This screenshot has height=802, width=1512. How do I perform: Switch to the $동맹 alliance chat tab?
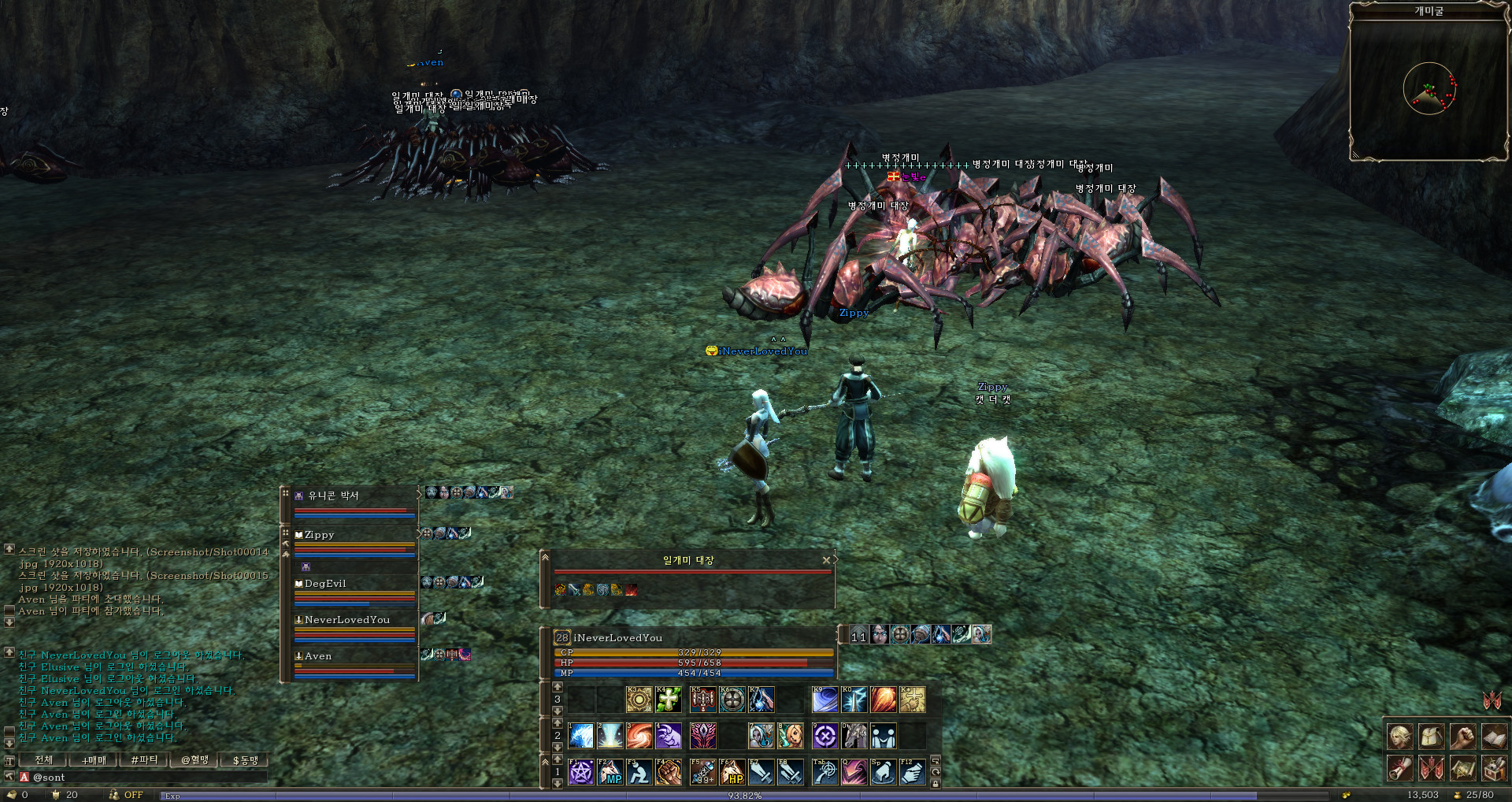pos(245,760)
